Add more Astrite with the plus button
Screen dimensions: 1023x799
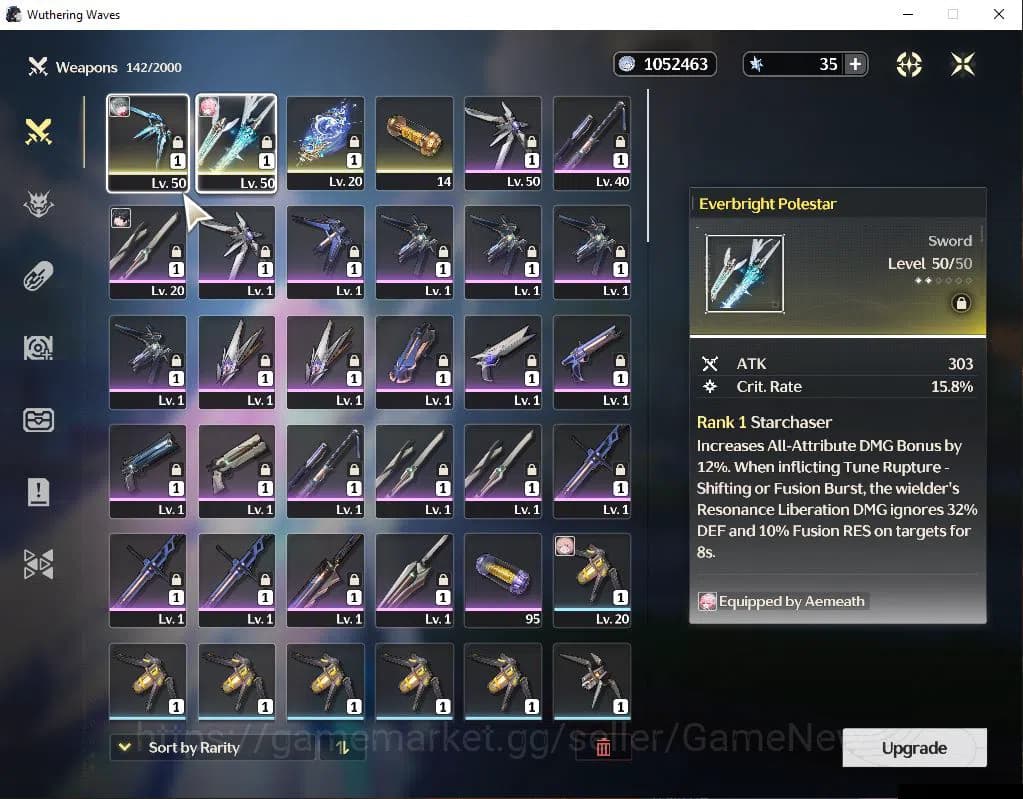(x=855, y=64)
